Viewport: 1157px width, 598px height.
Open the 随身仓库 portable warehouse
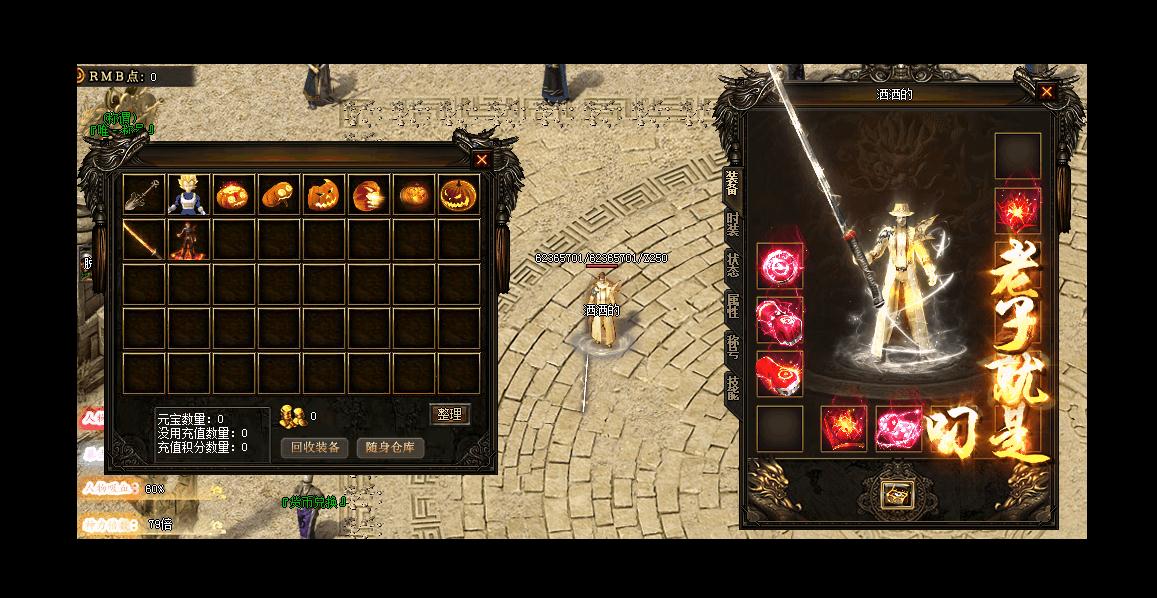(390, 447)
